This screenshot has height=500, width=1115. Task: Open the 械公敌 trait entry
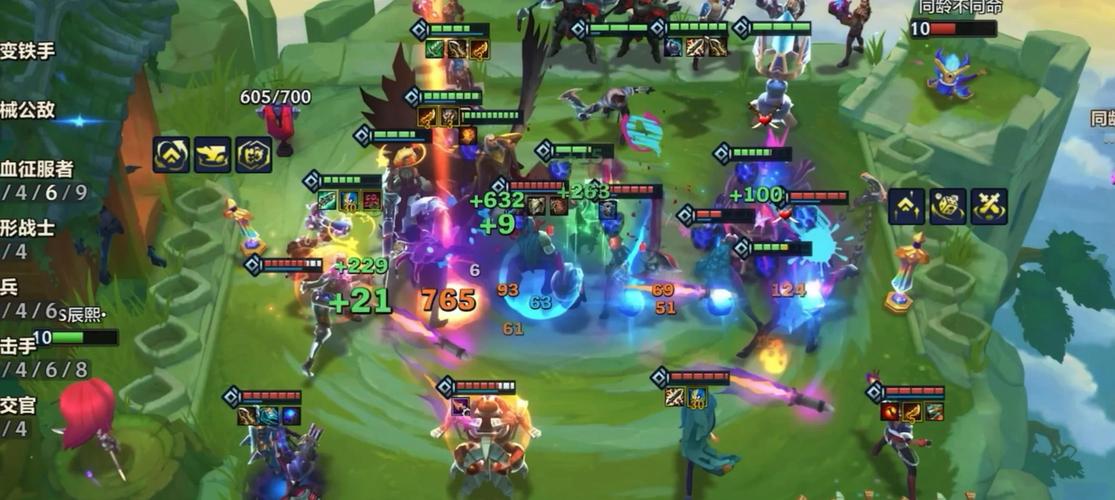click(x=28, y=110)
